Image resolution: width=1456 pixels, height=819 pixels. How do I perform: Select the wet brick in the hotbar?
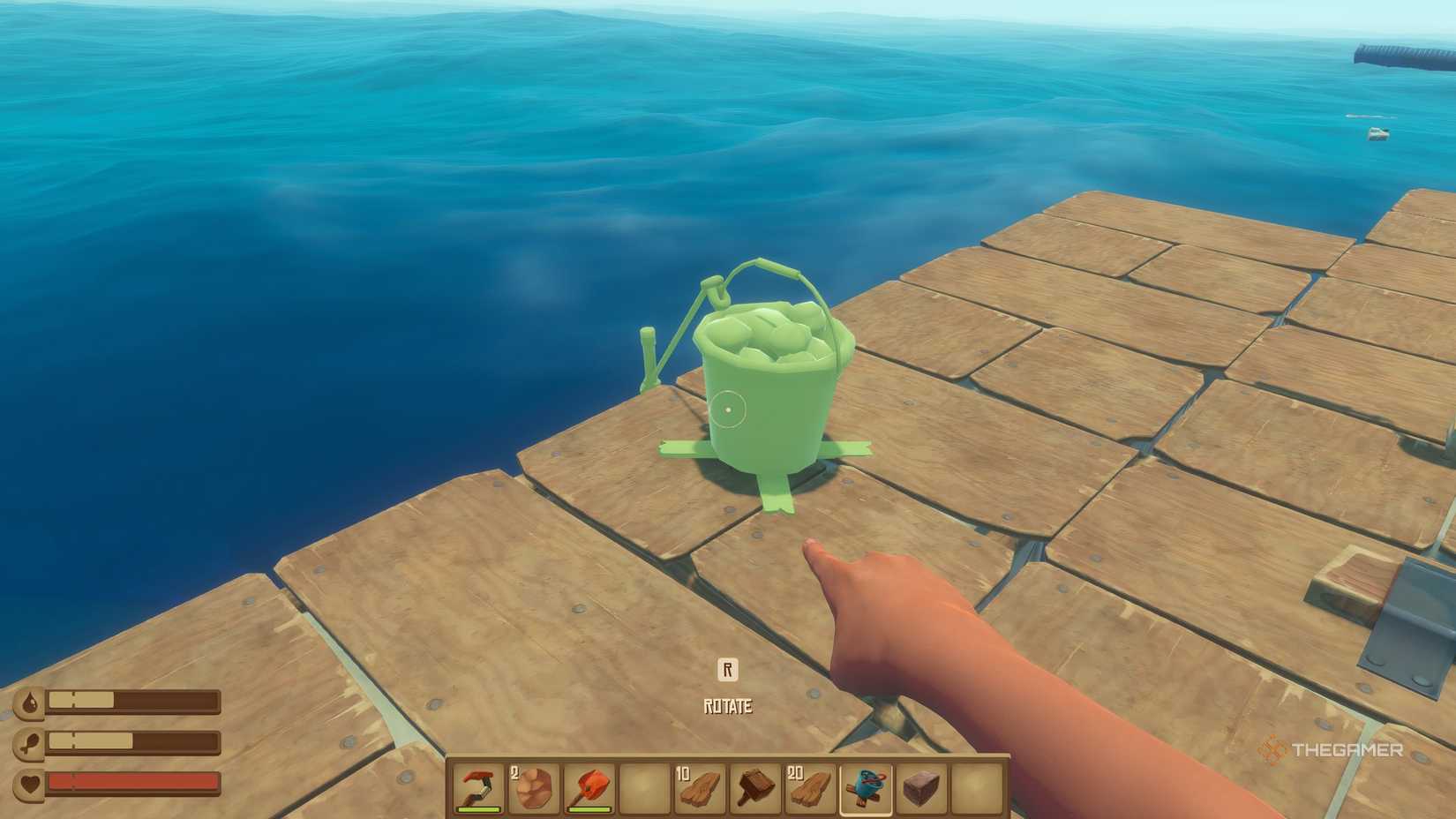920,790
